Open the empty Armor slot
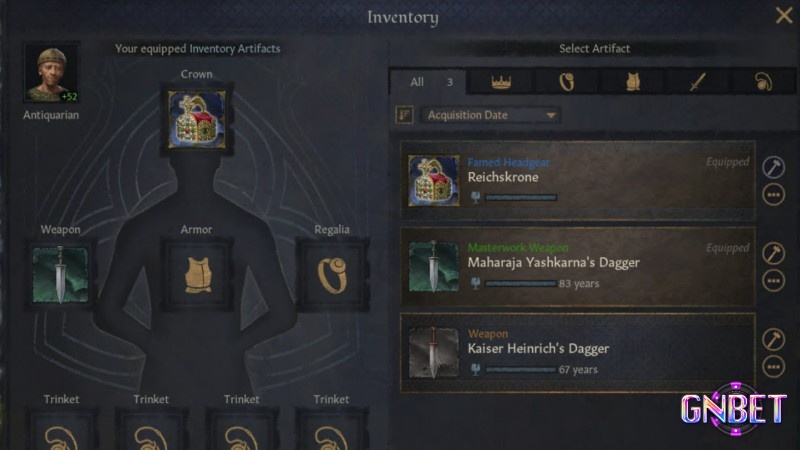The height and width of the screenshot is (450, 800). pyautogui.click(x=196, y=272)
